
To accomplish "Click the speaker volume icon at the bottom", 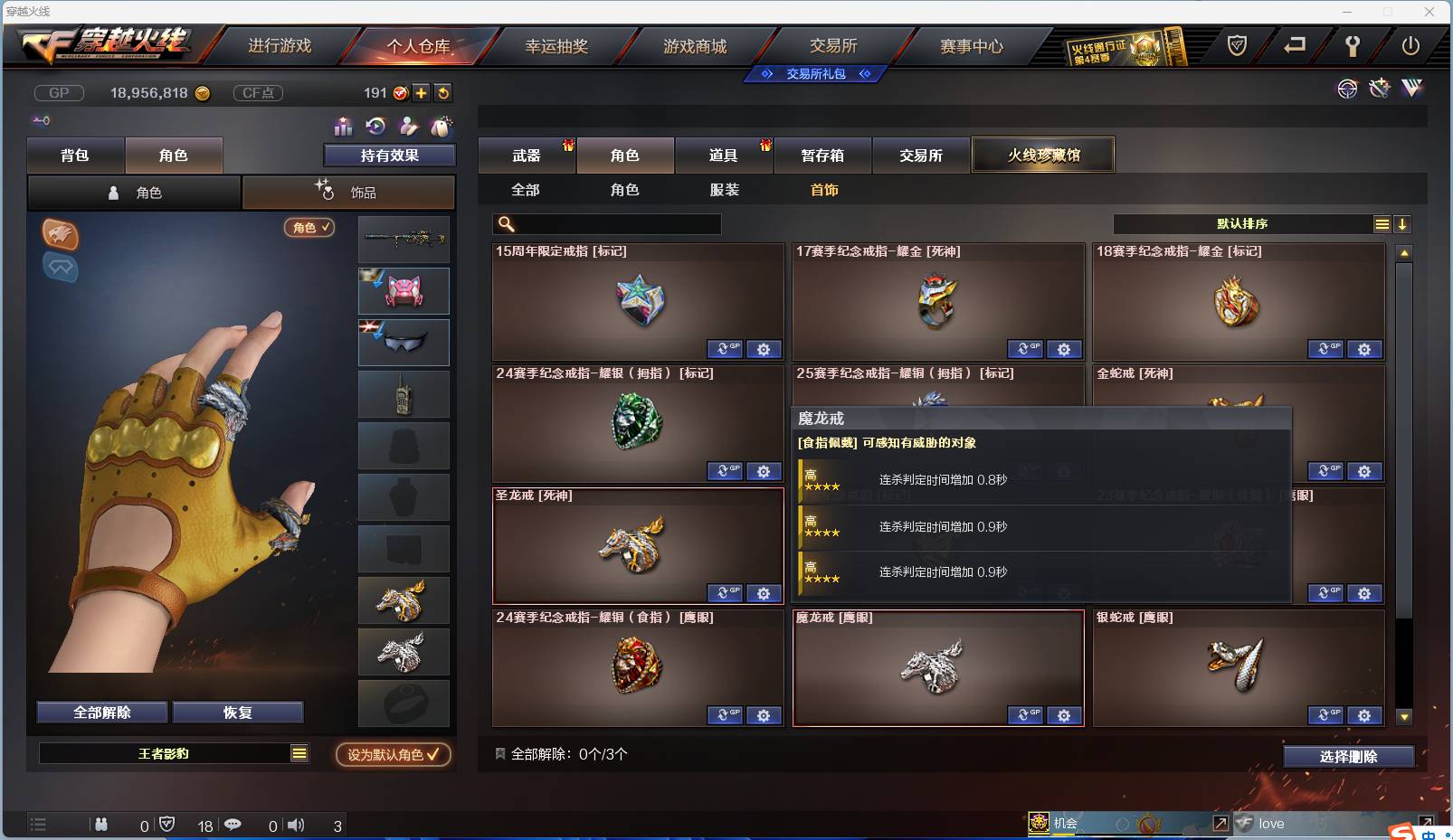I will (x=296, y=825).
